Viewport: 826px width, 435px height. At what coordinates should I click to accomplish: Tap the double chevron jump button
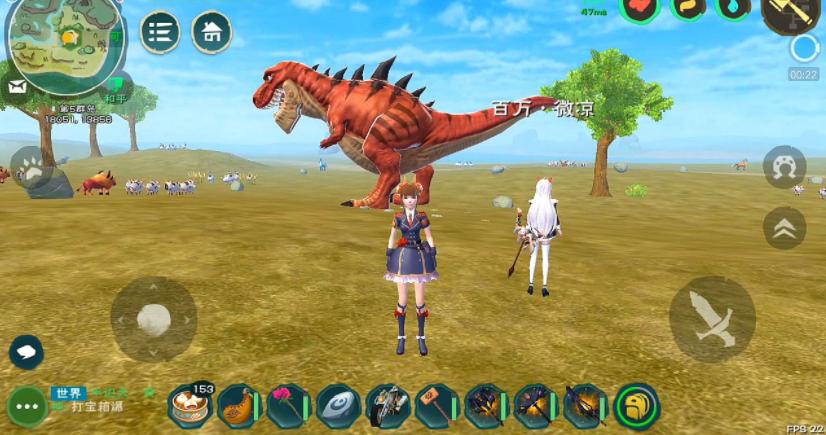784,229
